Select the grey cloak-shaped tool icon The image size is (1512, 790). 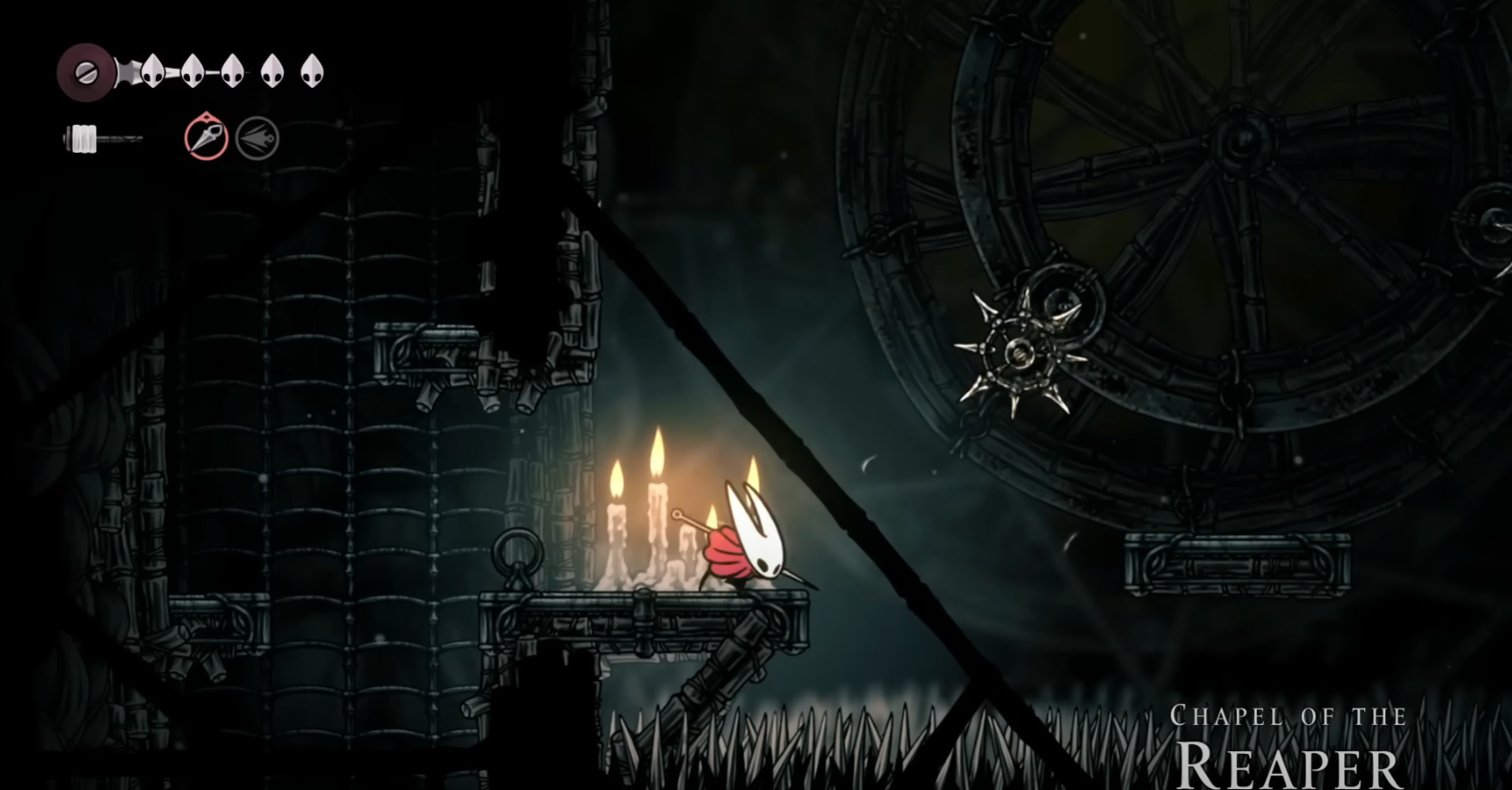[x=258, y=138]
